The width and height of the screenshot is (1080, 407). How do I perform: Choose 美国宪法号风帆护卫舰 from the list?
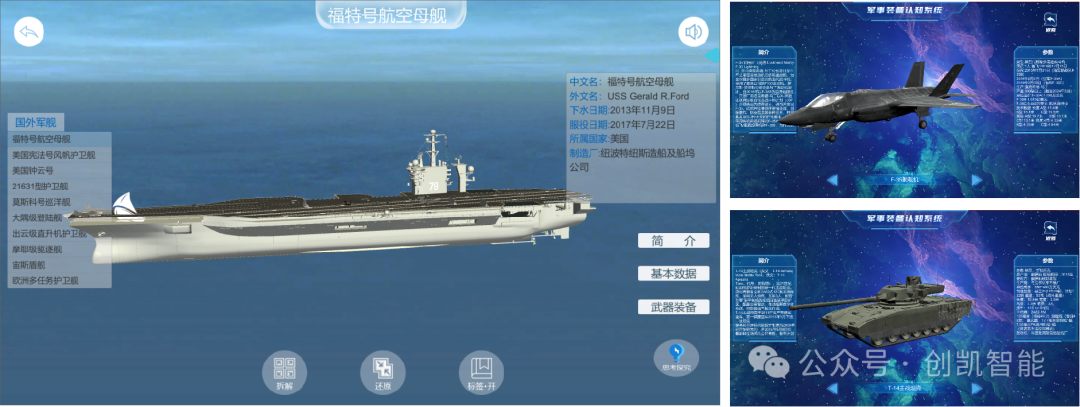[x=54, y=155]
